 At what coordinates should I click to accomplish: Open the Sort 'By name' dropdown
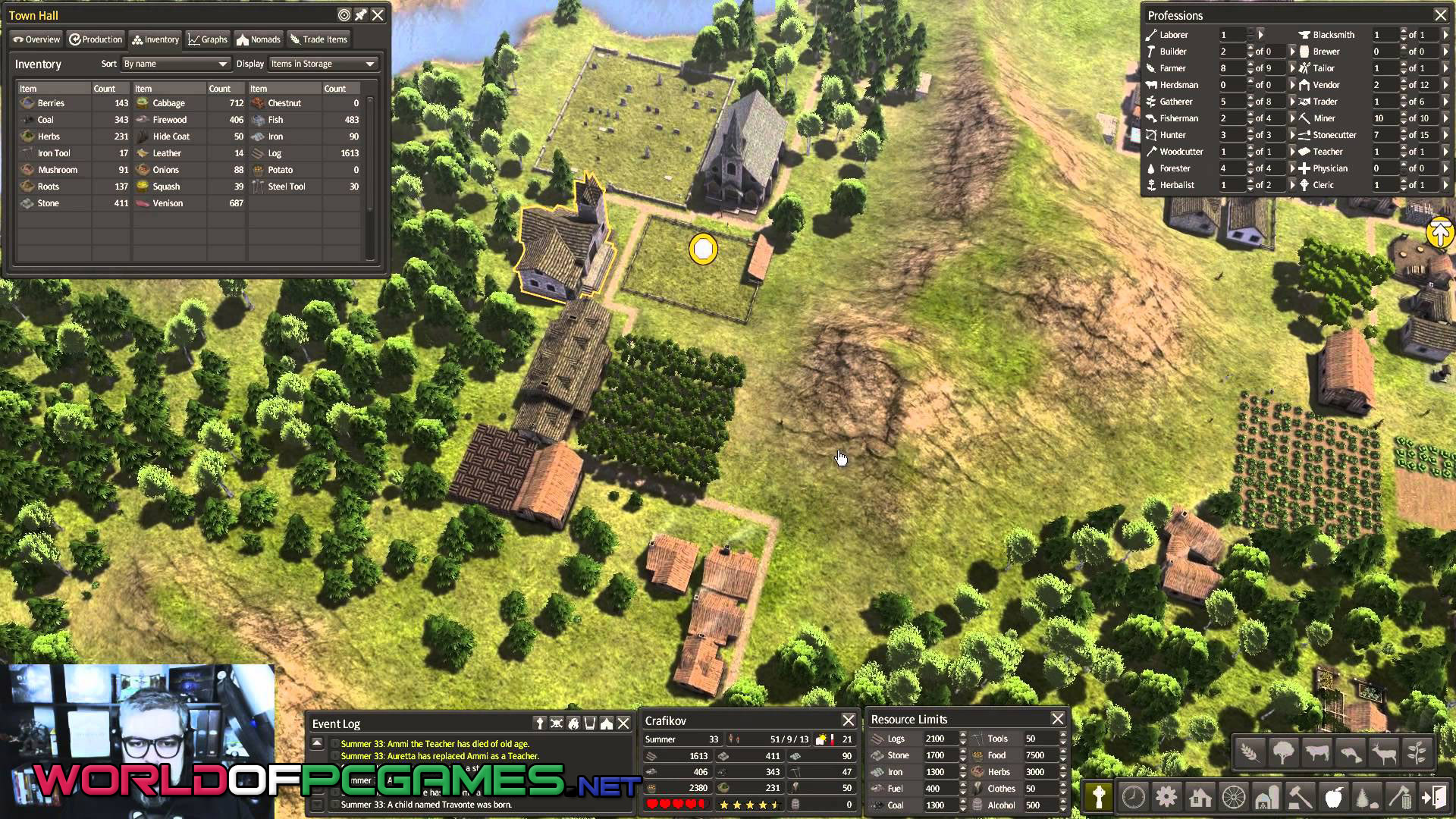coord(176,64)
